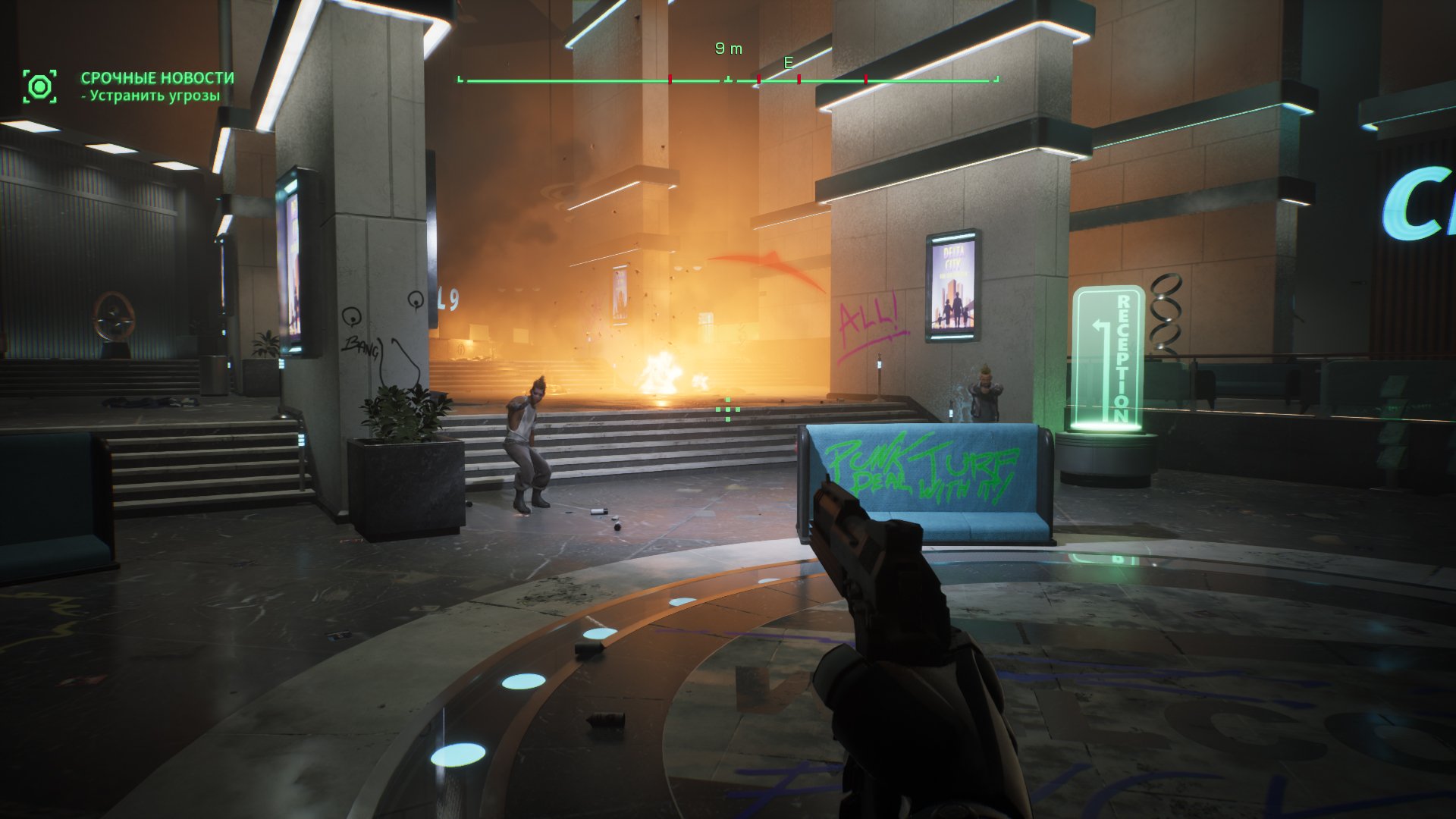Select the "СРОЧНЫЕ НОВОСТИ" quest title
This screenshot has width=1456, height=819.
[x=158, y=78]
